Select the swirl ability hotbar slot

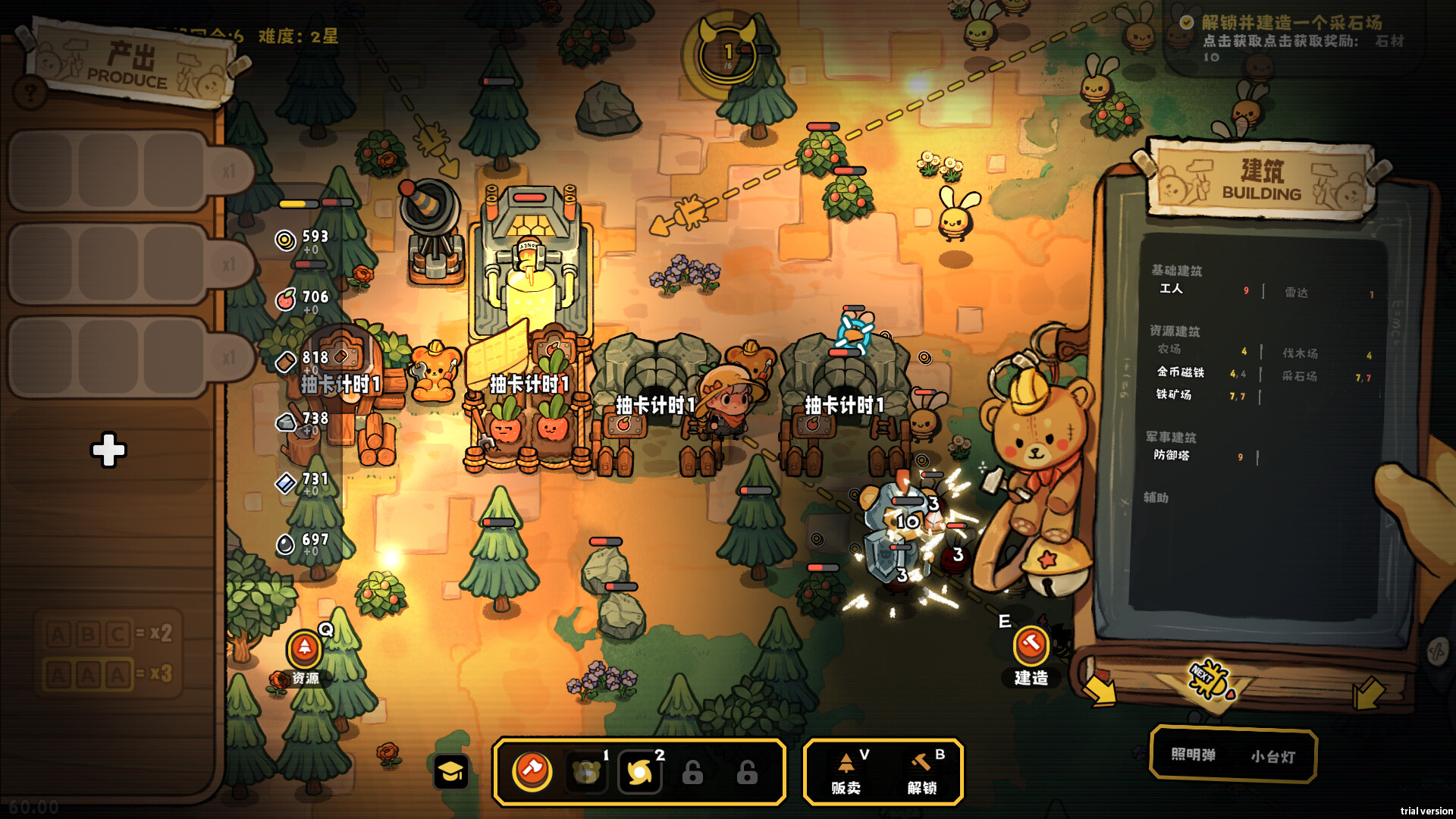click(639, 772)
